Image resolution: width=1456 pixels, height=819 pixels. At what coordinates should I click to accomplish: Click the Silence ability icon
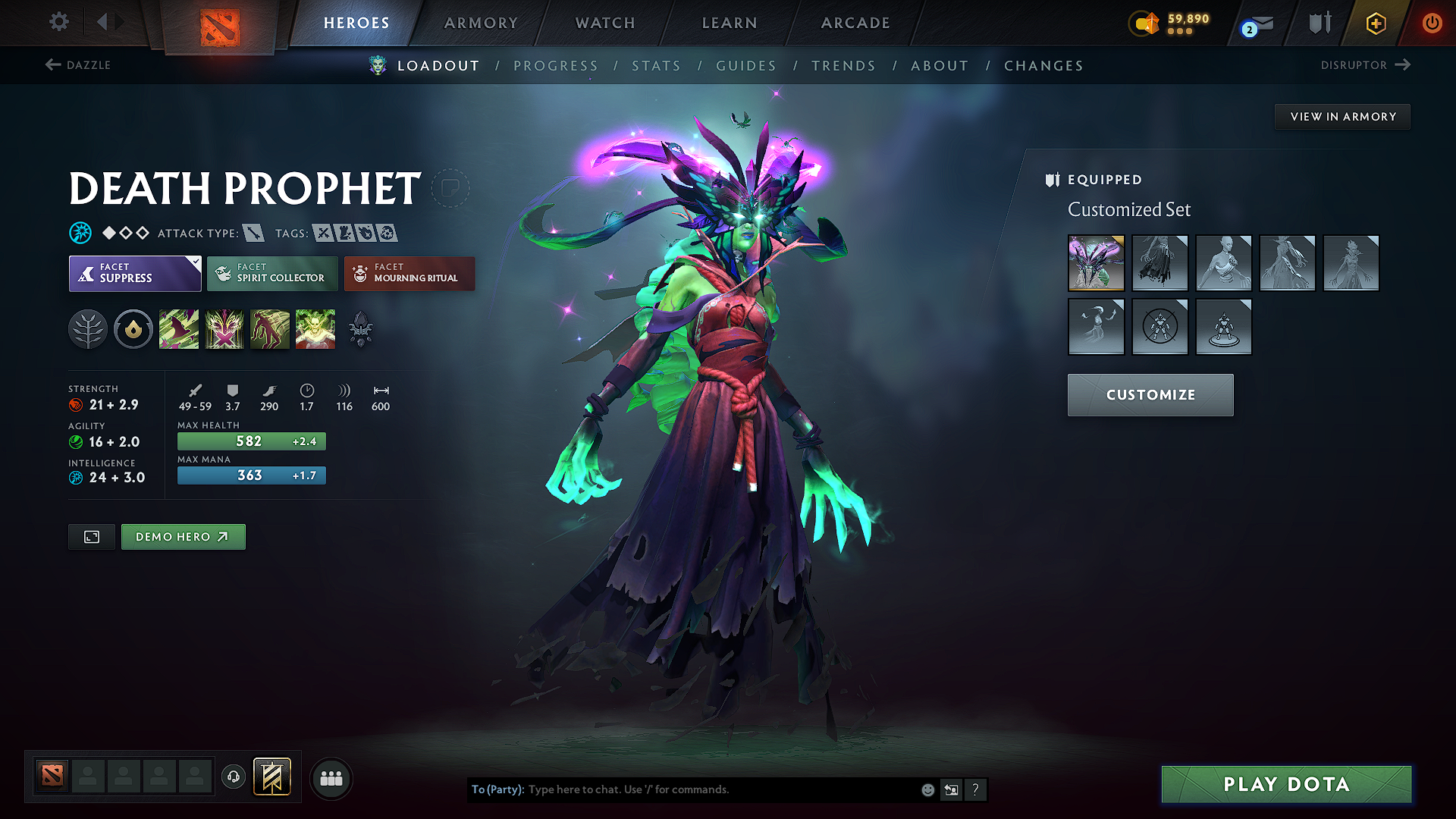click(x=224, y=328)
